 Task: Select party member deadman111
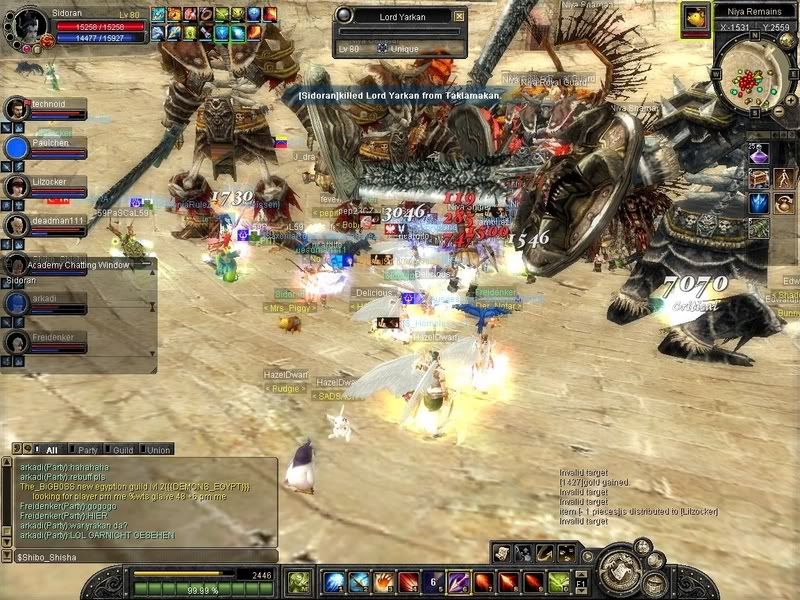[18, 225]
